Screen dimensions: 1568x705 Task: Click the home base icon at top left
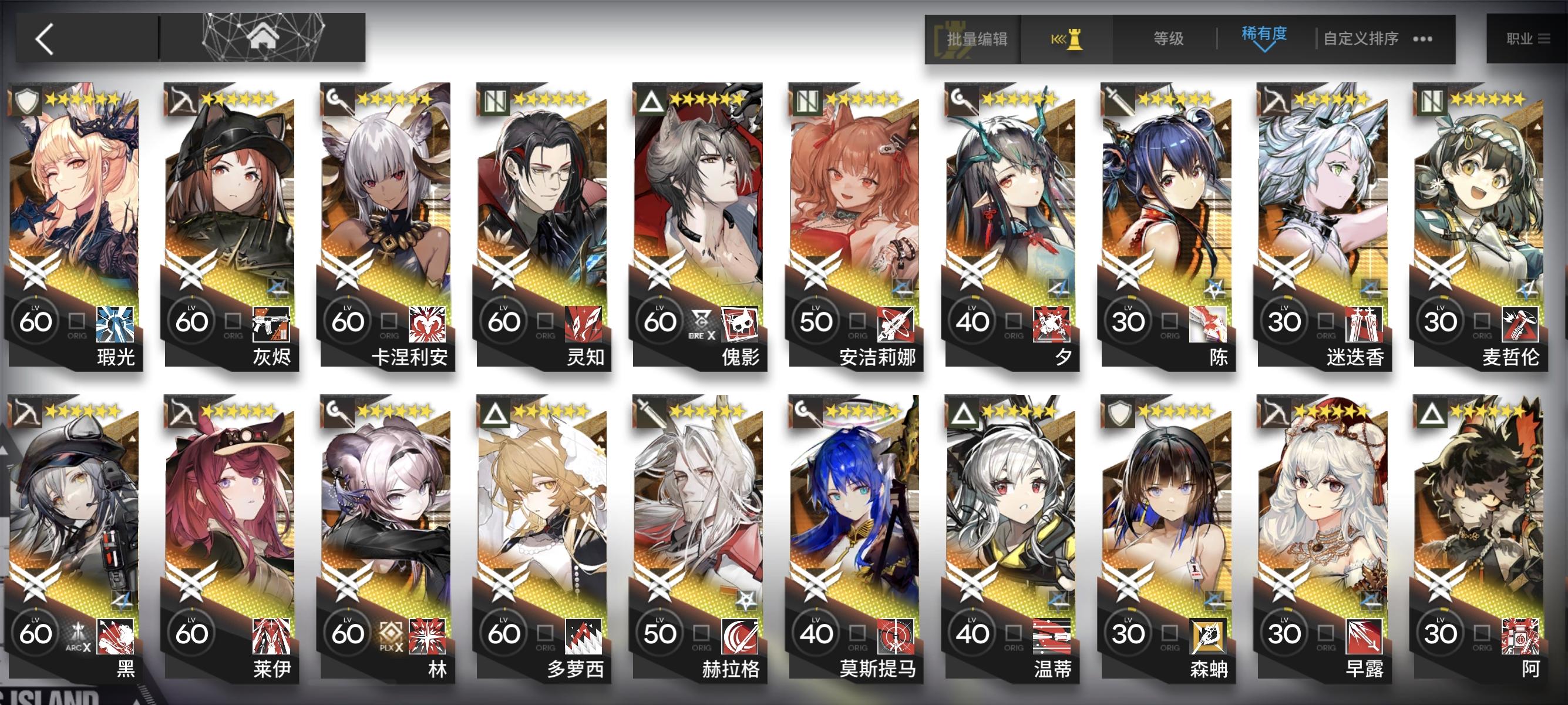click(262, 38)
